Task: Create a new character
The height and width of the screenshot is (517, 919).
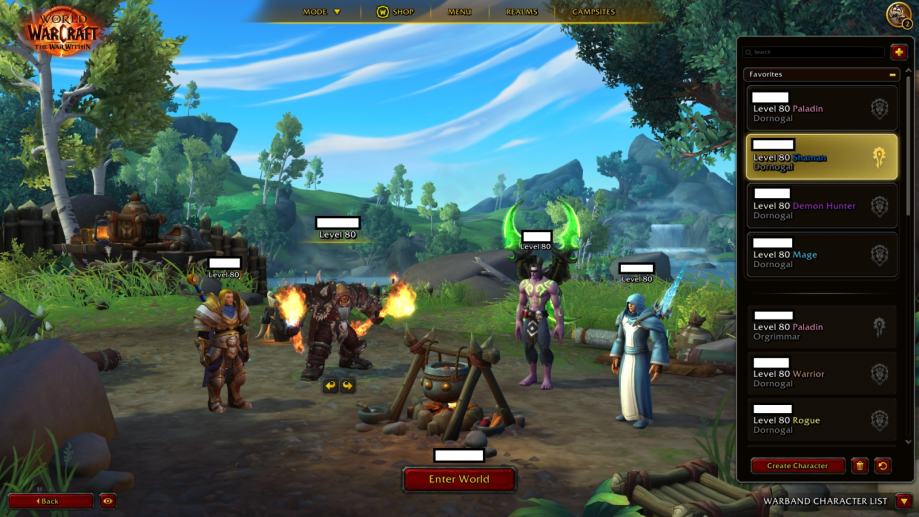Action: coord(797,466)
